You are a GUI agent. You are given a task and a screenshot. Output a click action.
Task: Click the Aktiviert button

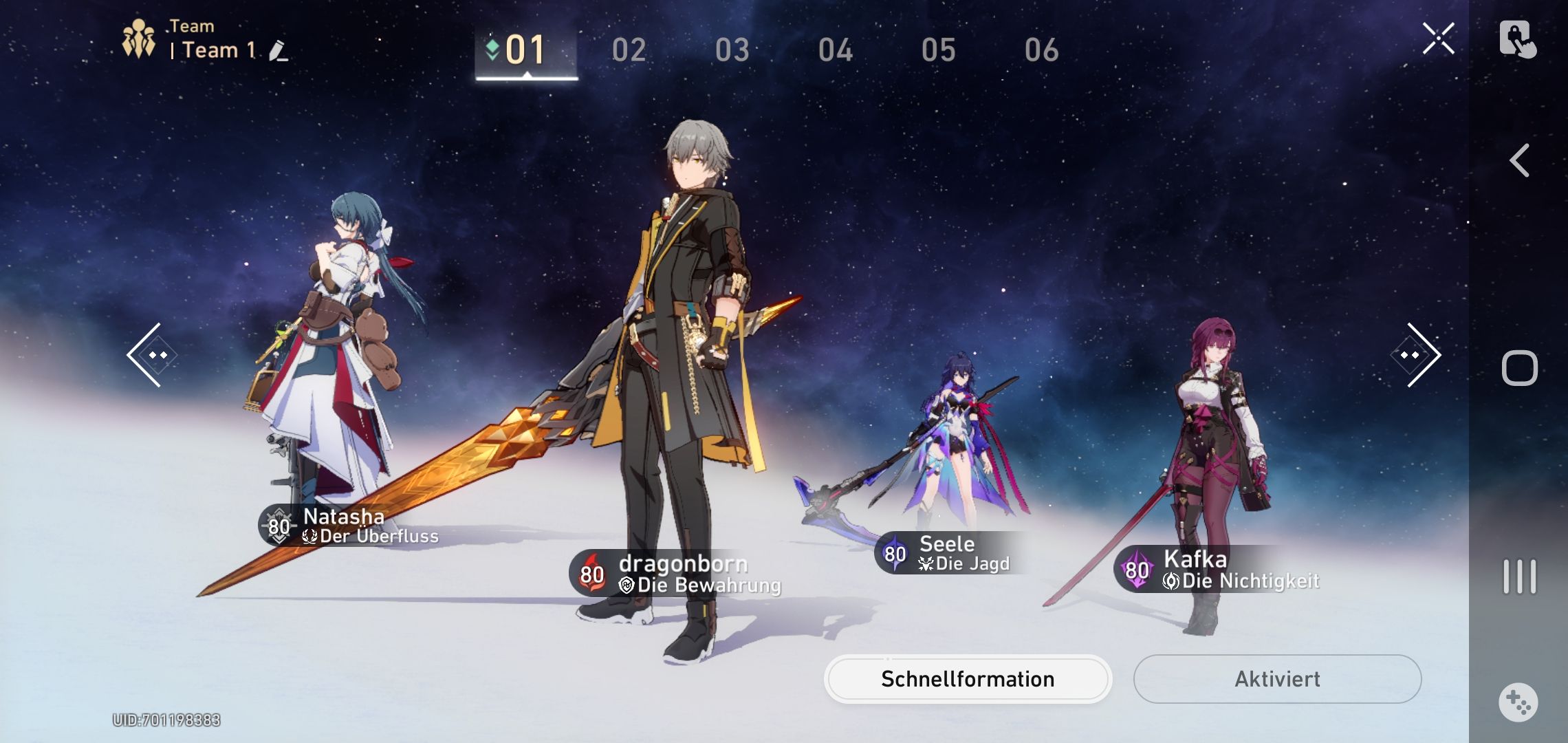point(1277,678)
